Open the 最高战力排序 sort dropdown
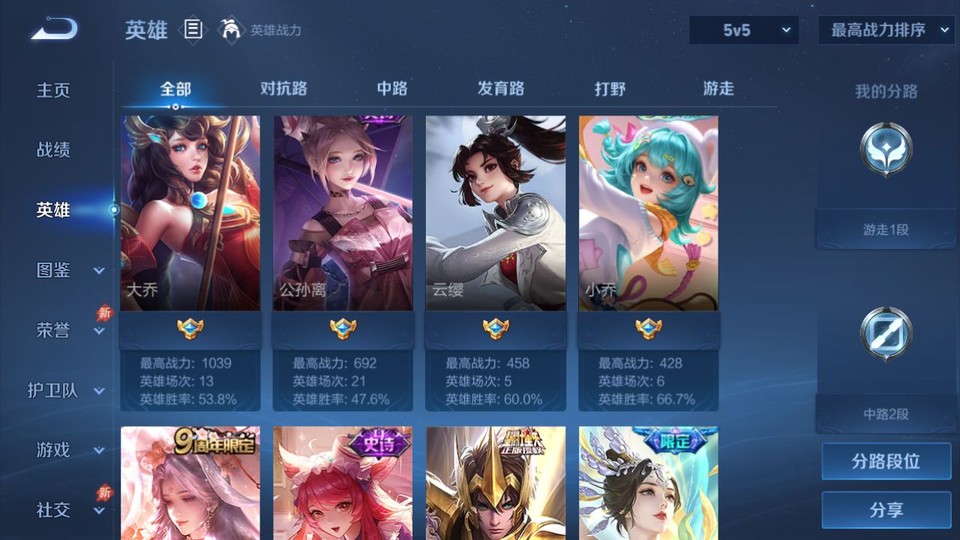This screenshot has height=540, width=960. 886,30
